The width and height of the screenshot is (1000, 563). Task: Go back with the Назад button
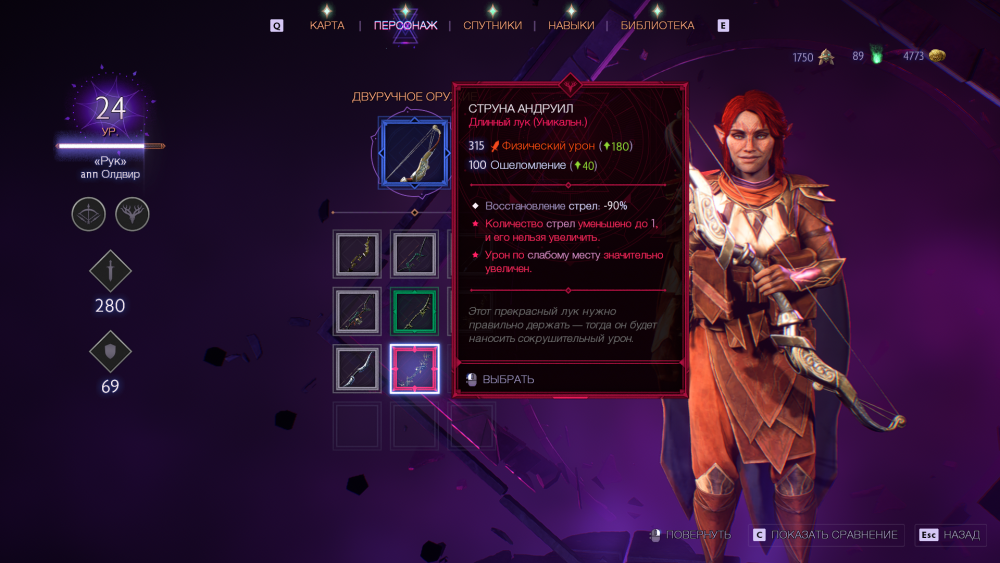[951, 535]
